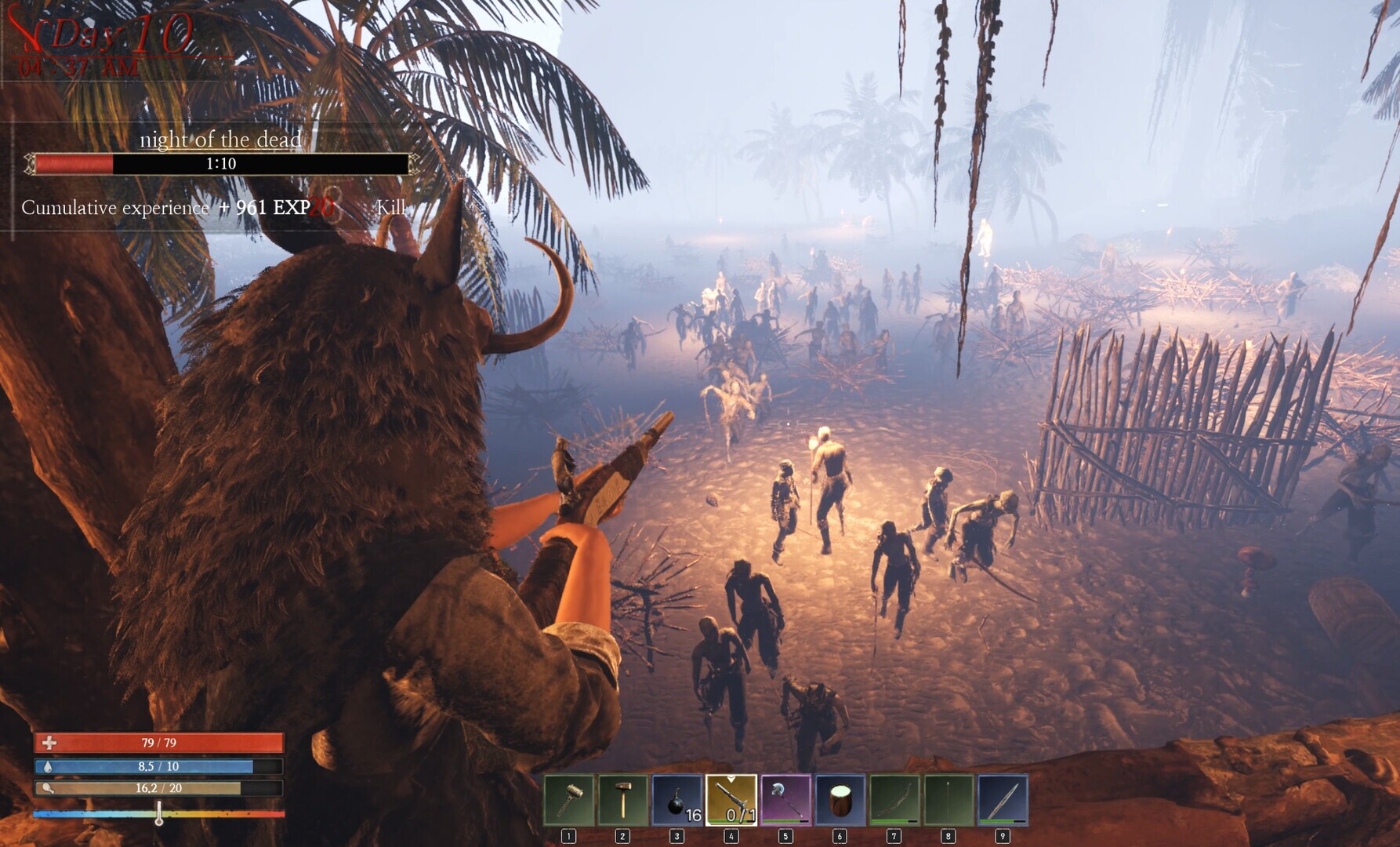
Task: Click the night of the dead title
Action: pos(219,142)
